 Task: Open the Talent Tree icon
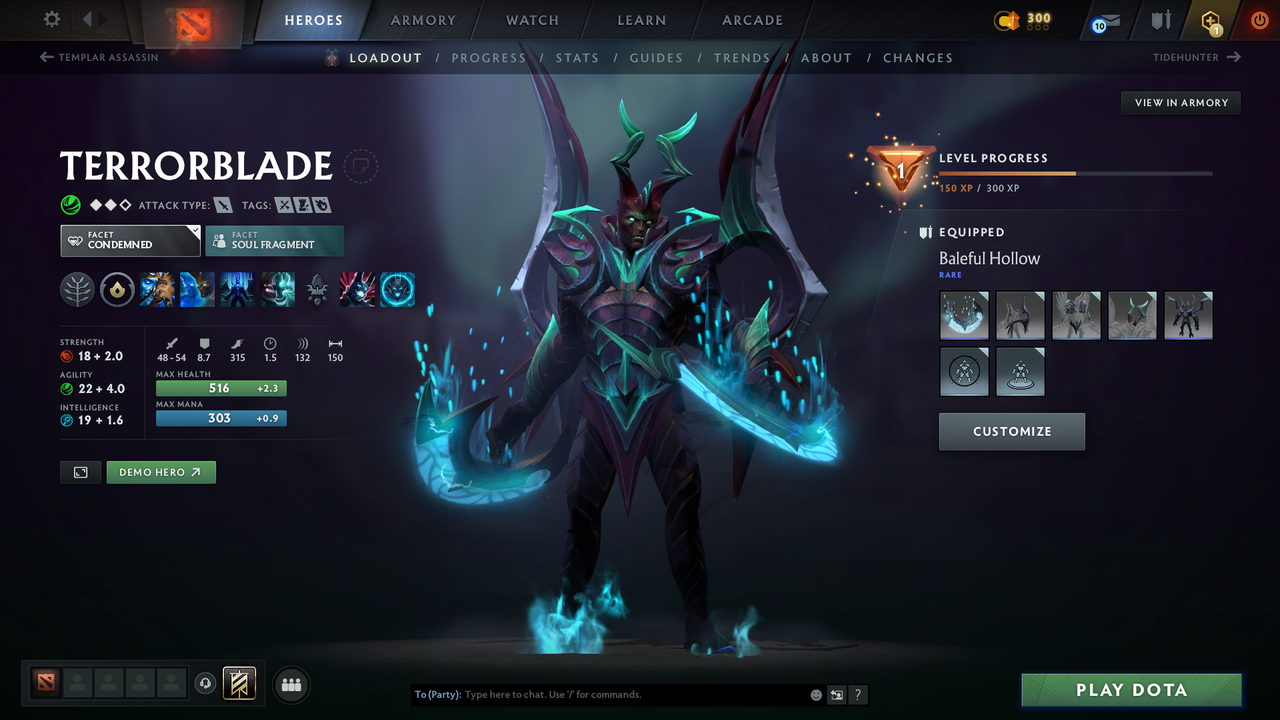click(78, 289)
